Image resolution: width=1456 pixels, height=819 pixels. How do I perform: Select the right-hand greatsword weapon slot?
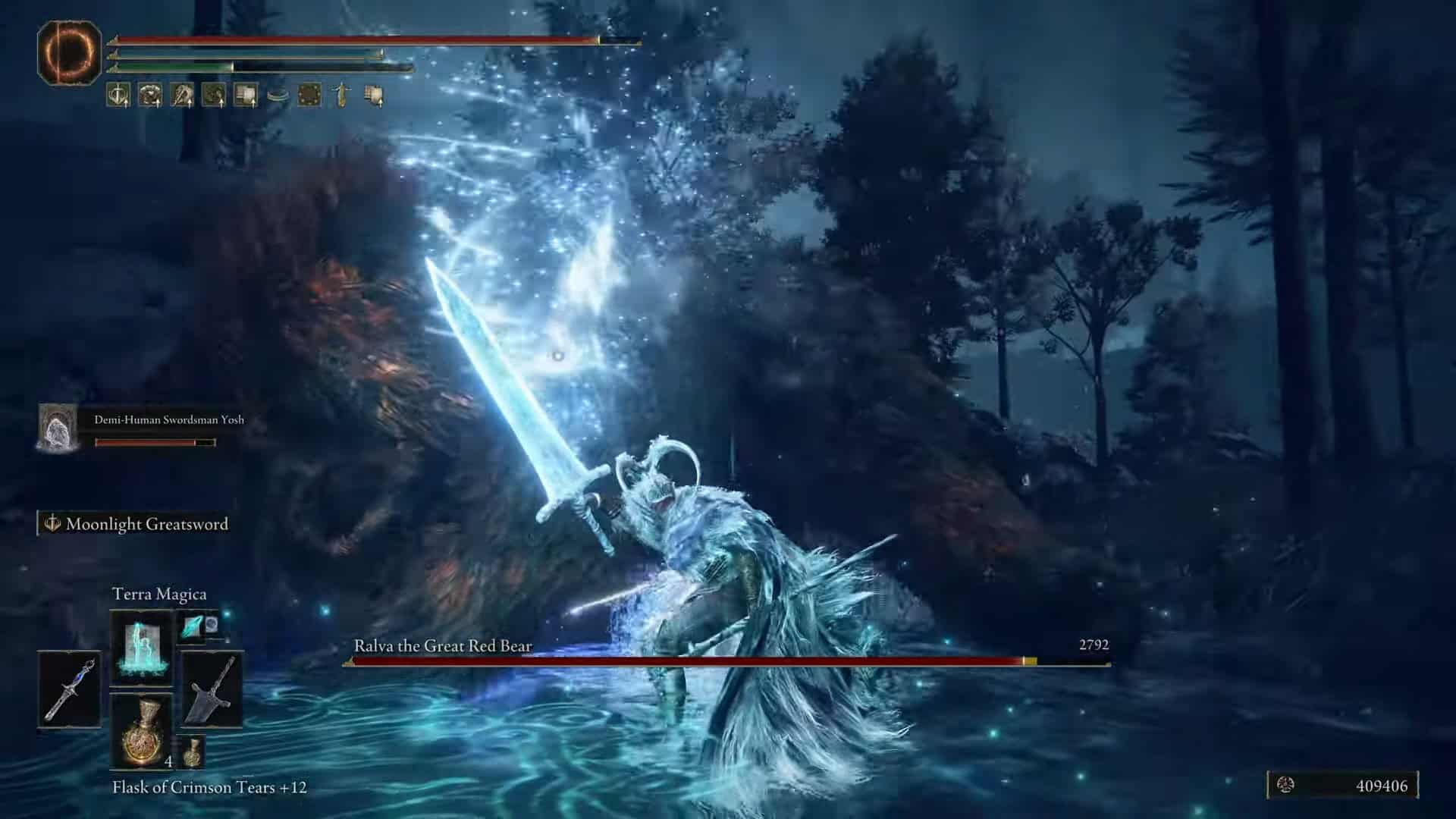[x=212, y=689]
